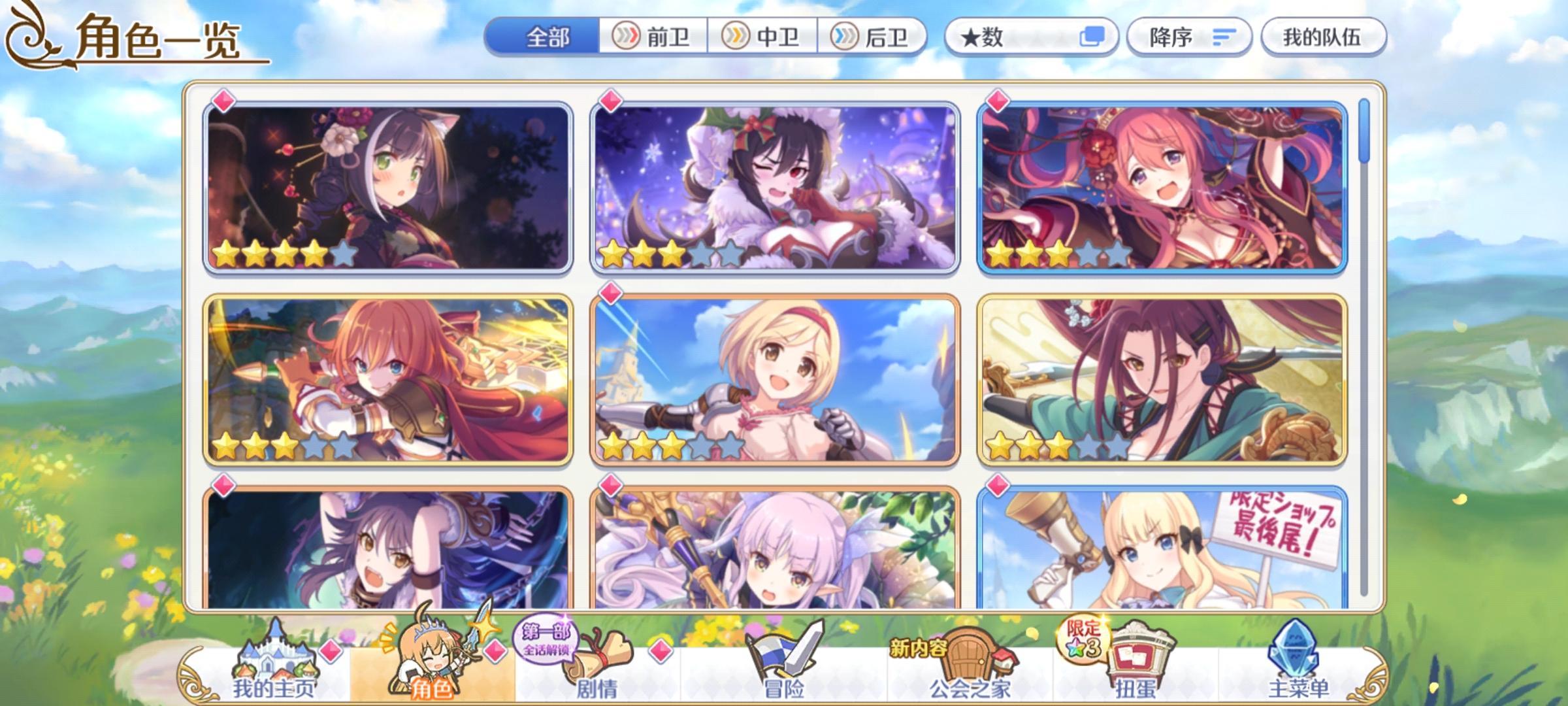This screenshot has height=706, width=1568.
Task: Switch to the 全部 tab
Action: [549, 37]
